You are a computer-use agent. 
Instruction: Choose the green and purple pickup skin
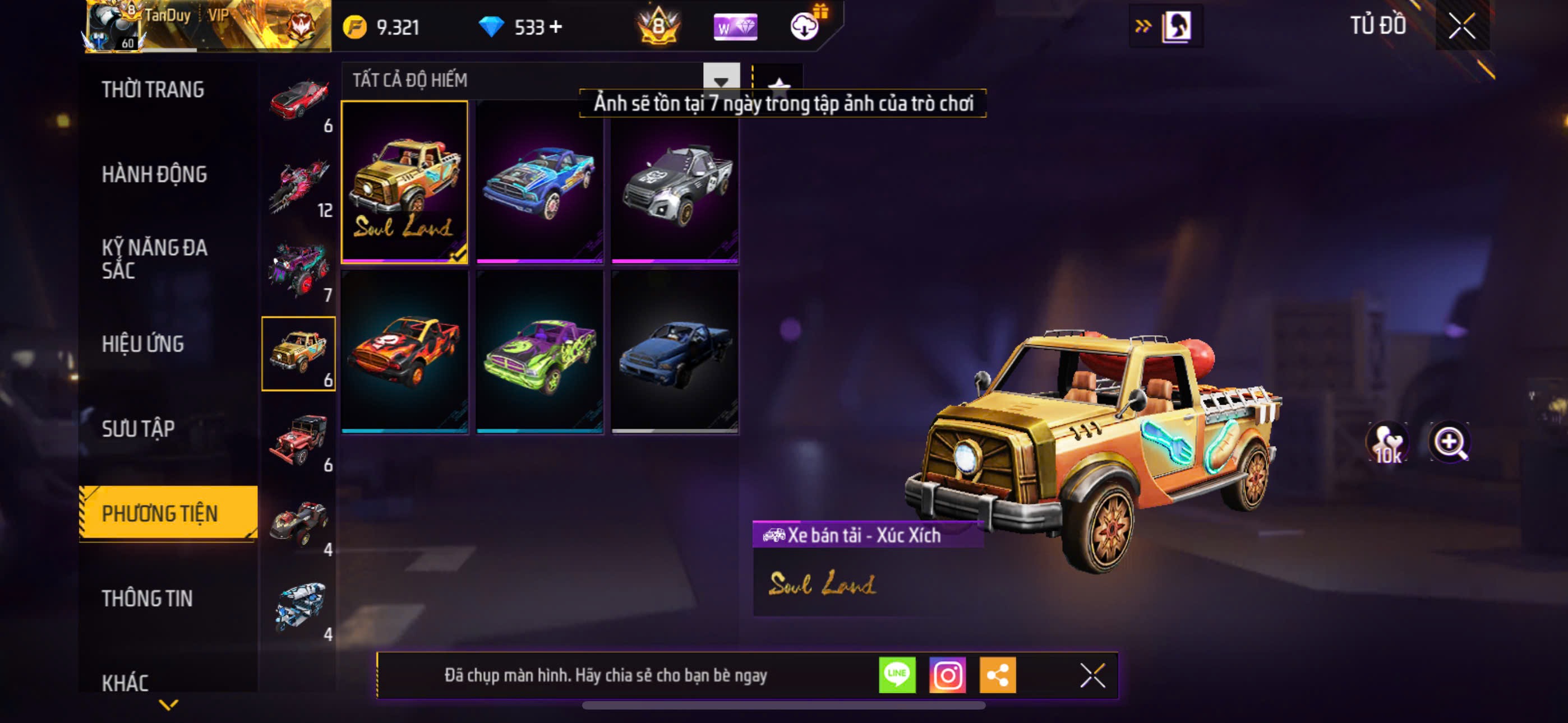539,352
